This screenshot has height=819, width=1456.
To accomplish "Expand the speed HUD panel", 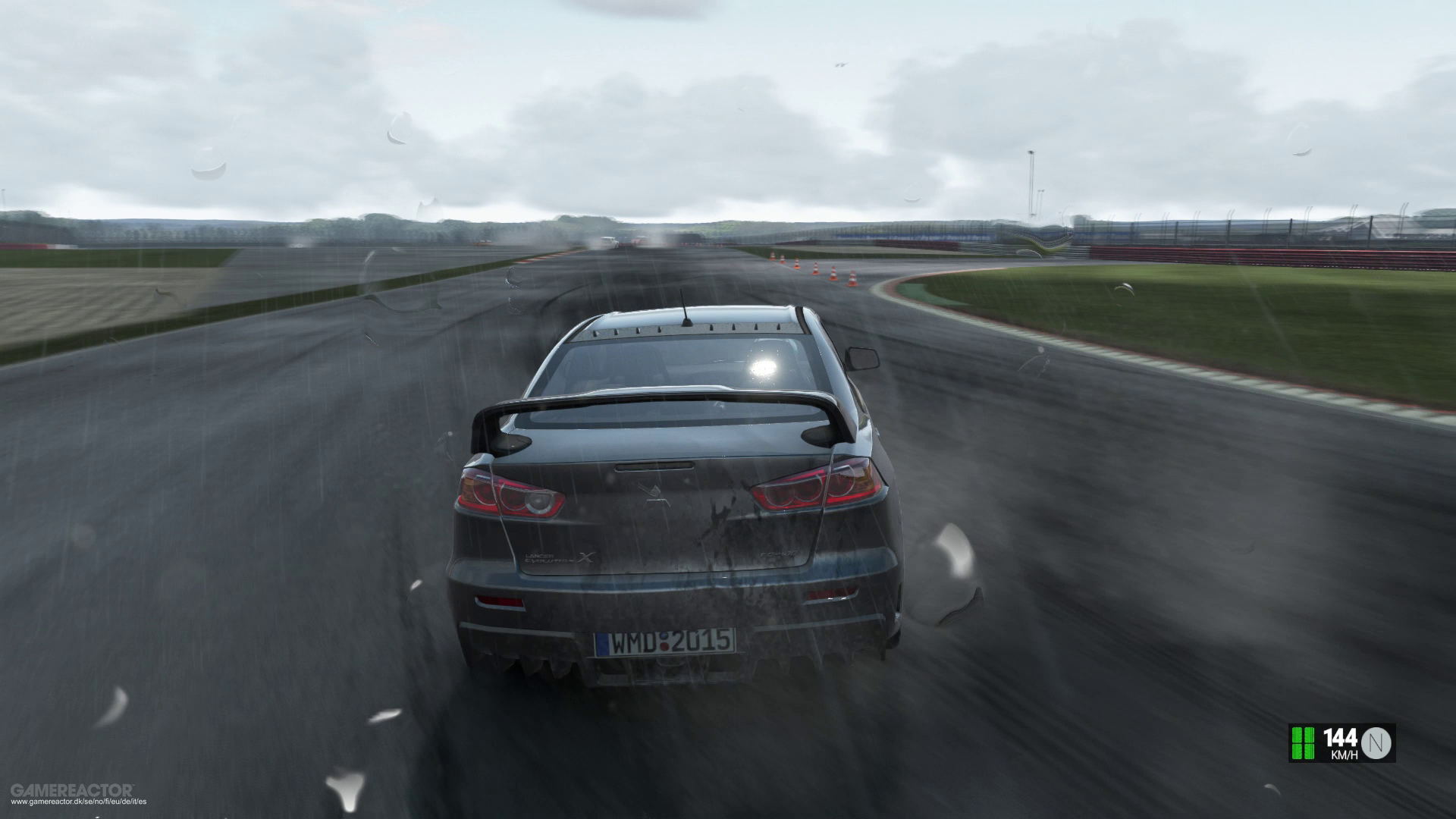I will coord(1342,745).
